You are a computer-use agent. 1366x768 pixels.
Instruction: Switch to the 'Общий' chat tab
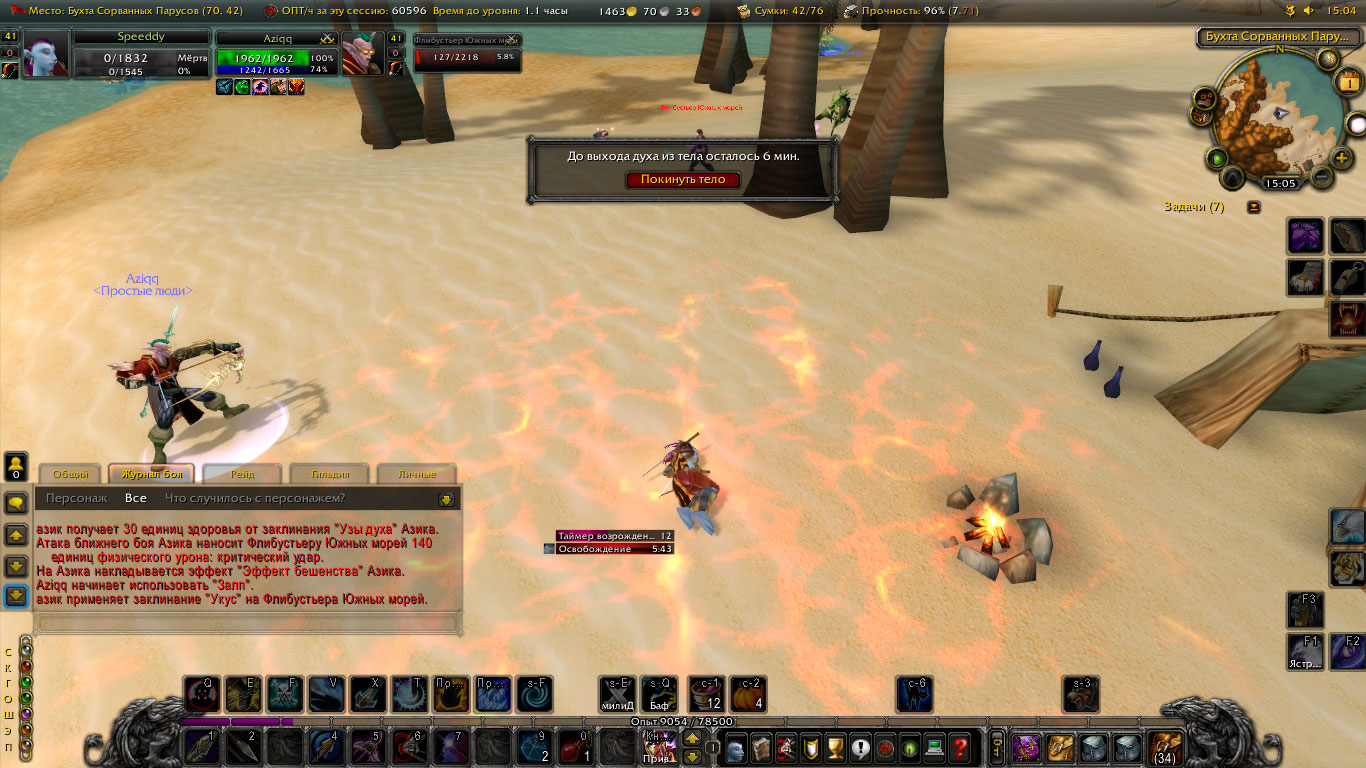tap(71, 474)
